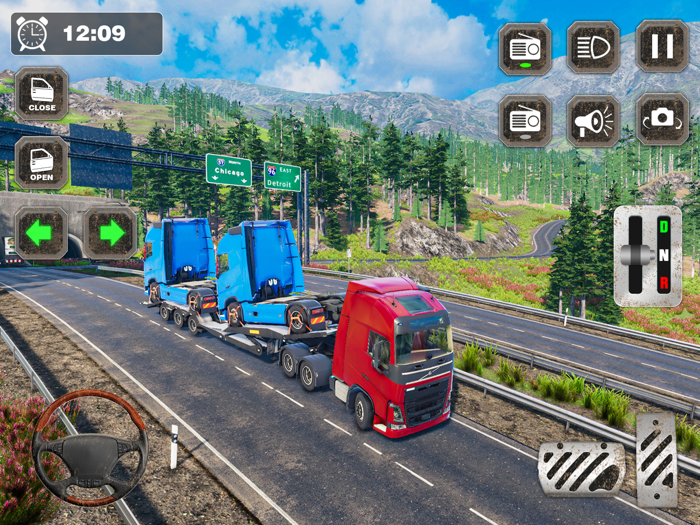700x525 pixels.
Task: Tap the radio icon with the green indicator
Action: click(525, 46)
